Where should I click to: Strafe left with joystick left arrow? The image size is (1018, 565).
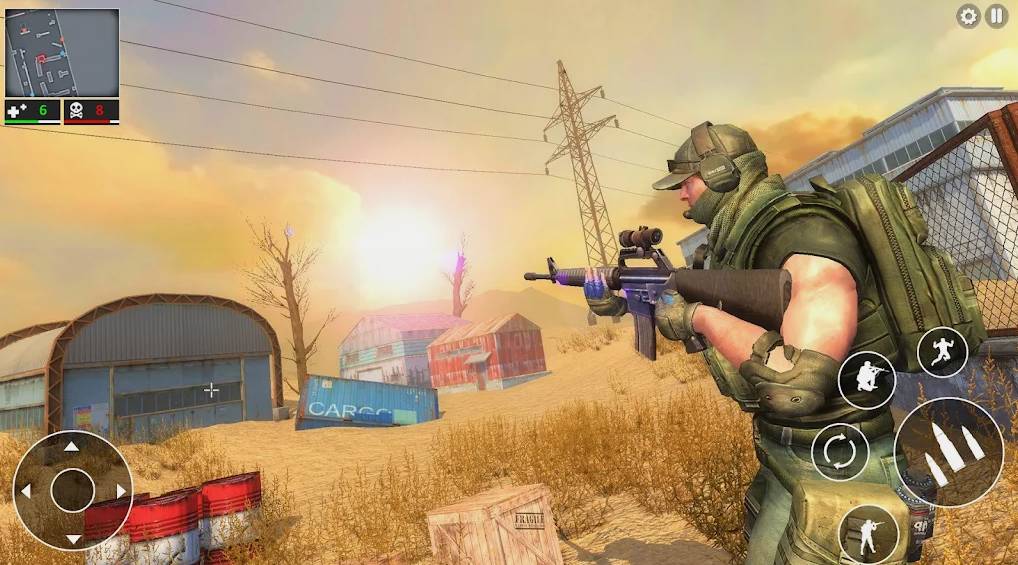point(26,491)
